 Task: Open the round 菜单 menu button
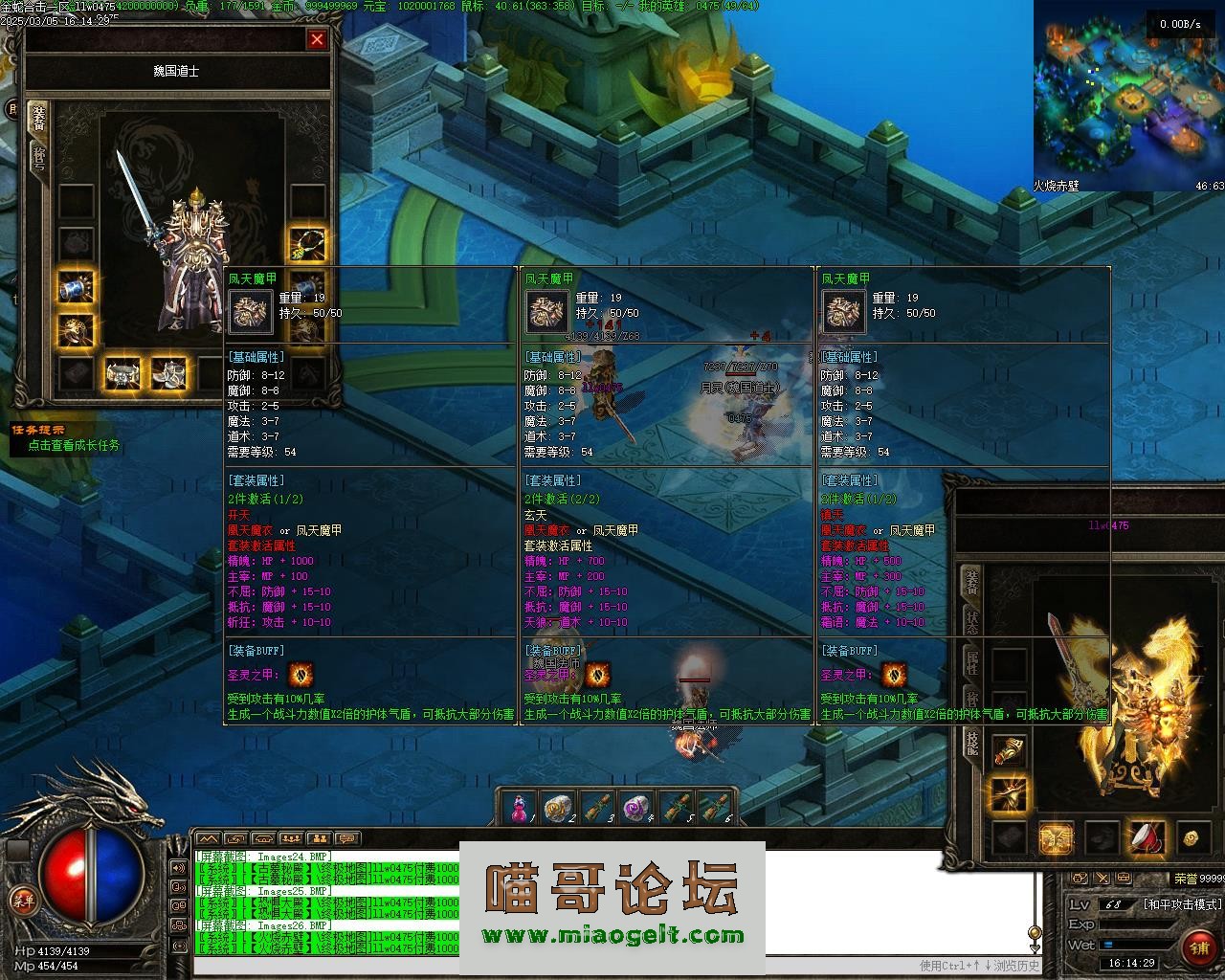coord(21,899)
